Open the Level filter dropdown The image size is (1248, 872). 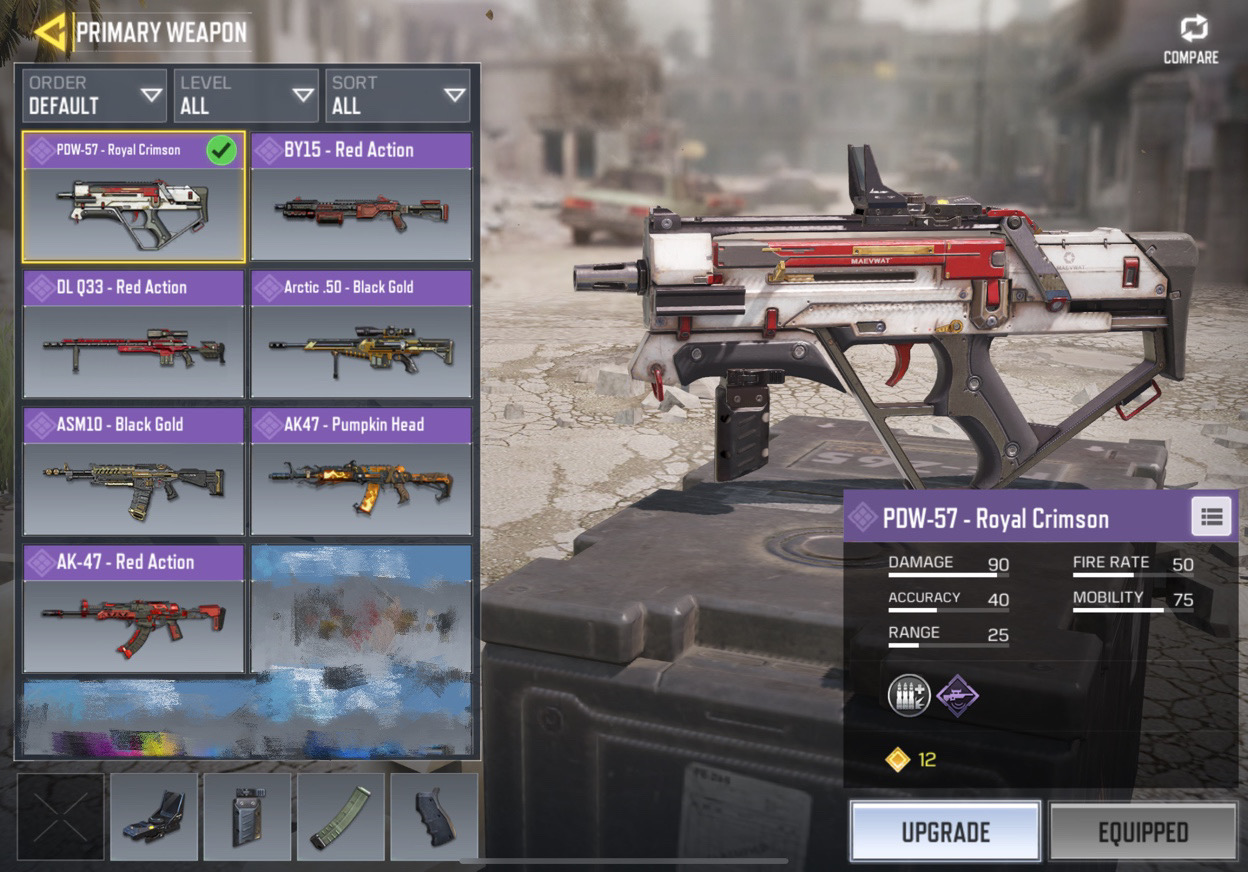[x=246, y=96]
